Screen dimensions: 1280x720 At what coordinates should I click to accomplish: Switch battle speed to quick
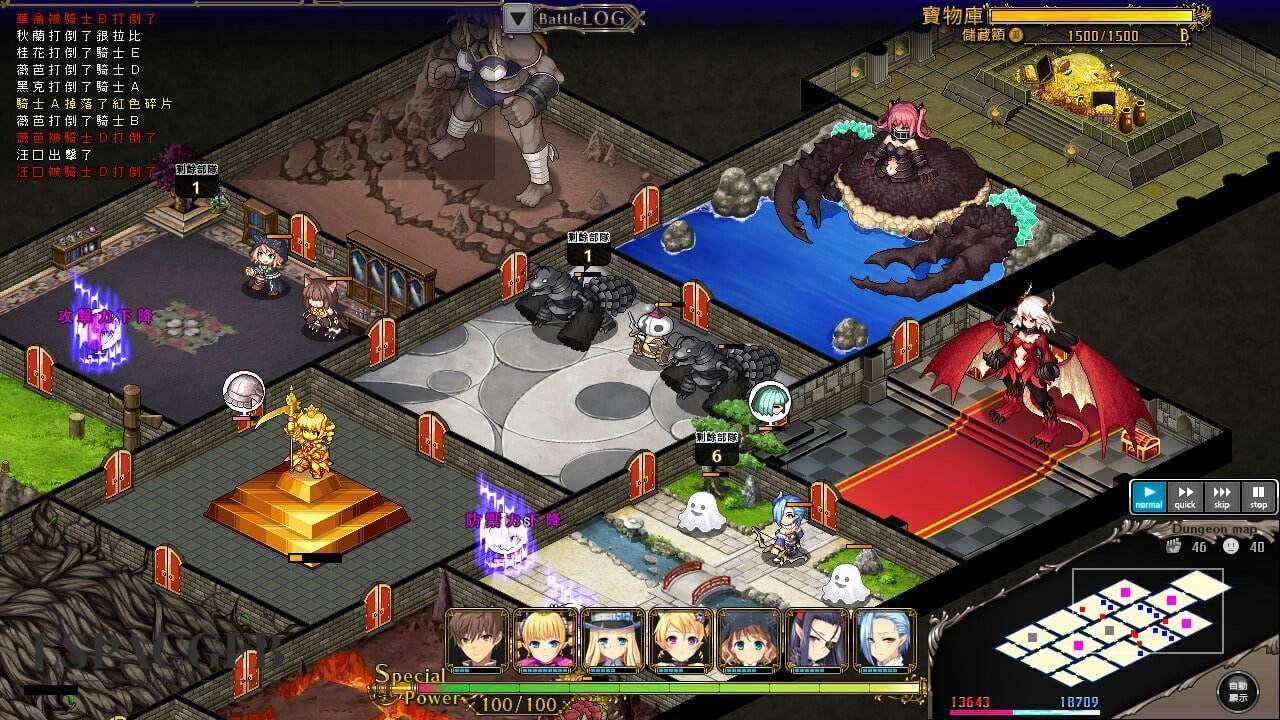(1185, 496)
